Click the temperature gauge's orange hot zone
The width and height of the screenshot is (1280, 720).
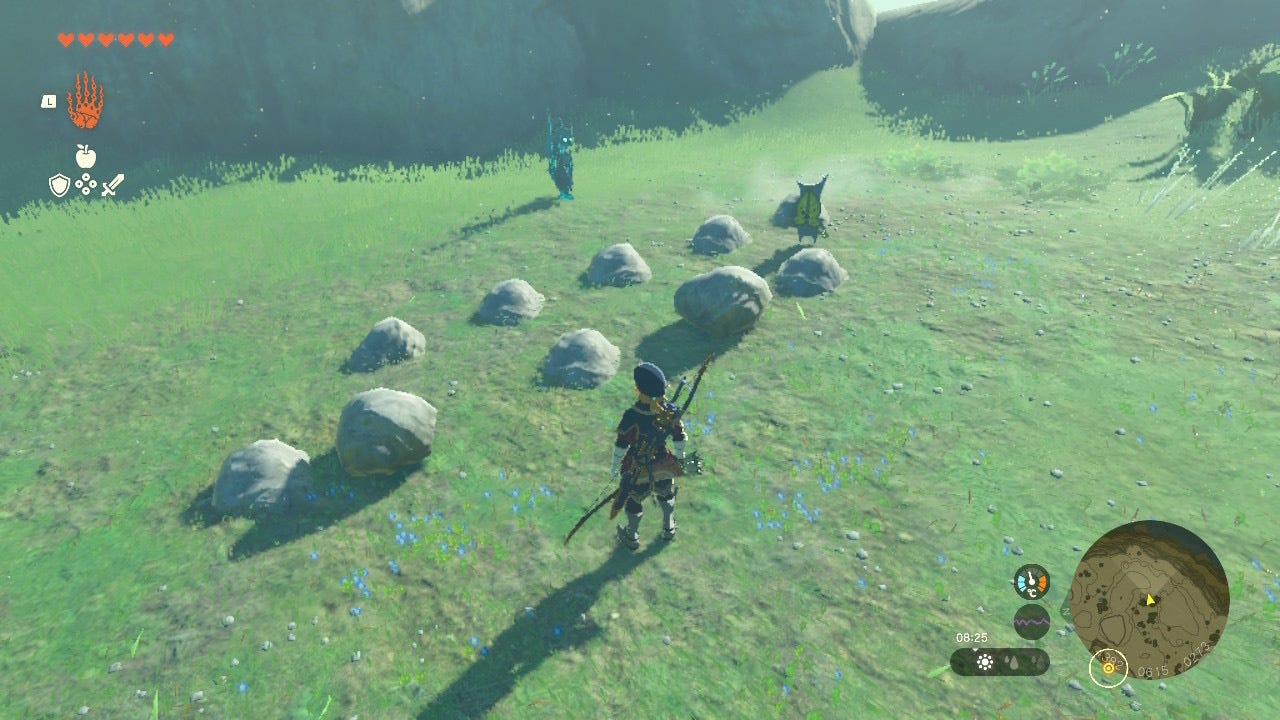[x=1043, y=581]
